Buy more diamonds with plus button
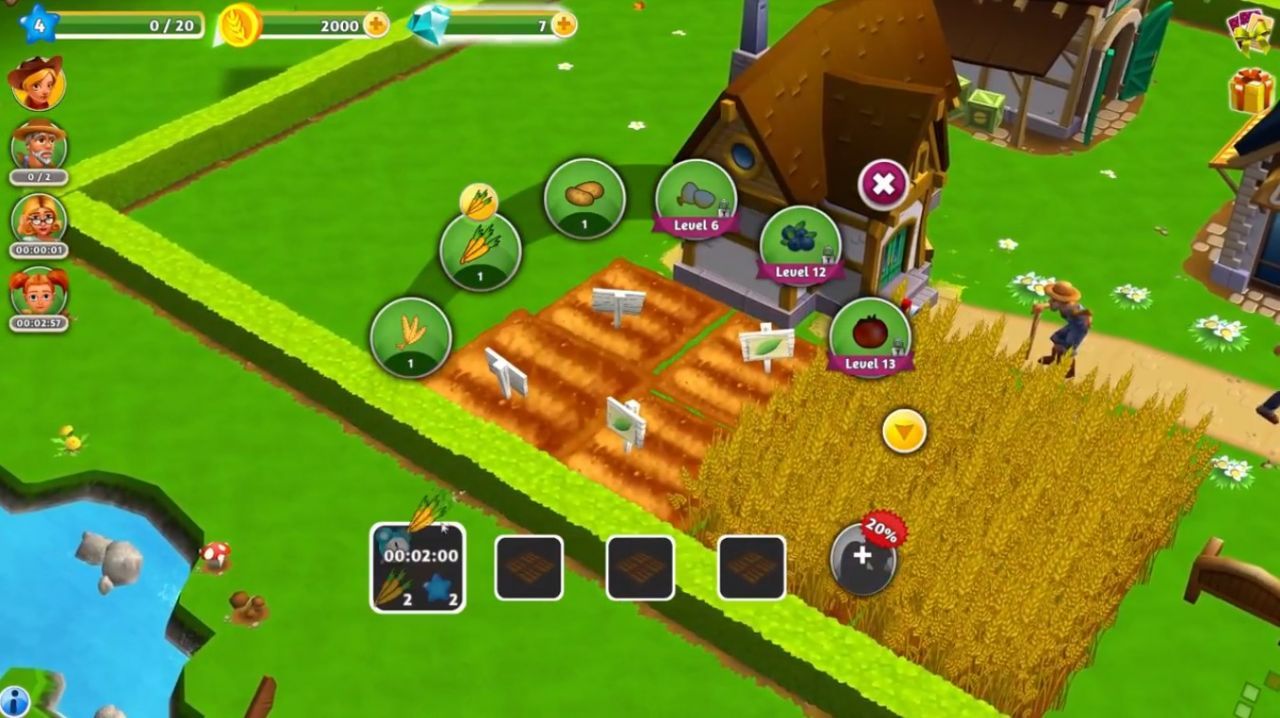 564,24
